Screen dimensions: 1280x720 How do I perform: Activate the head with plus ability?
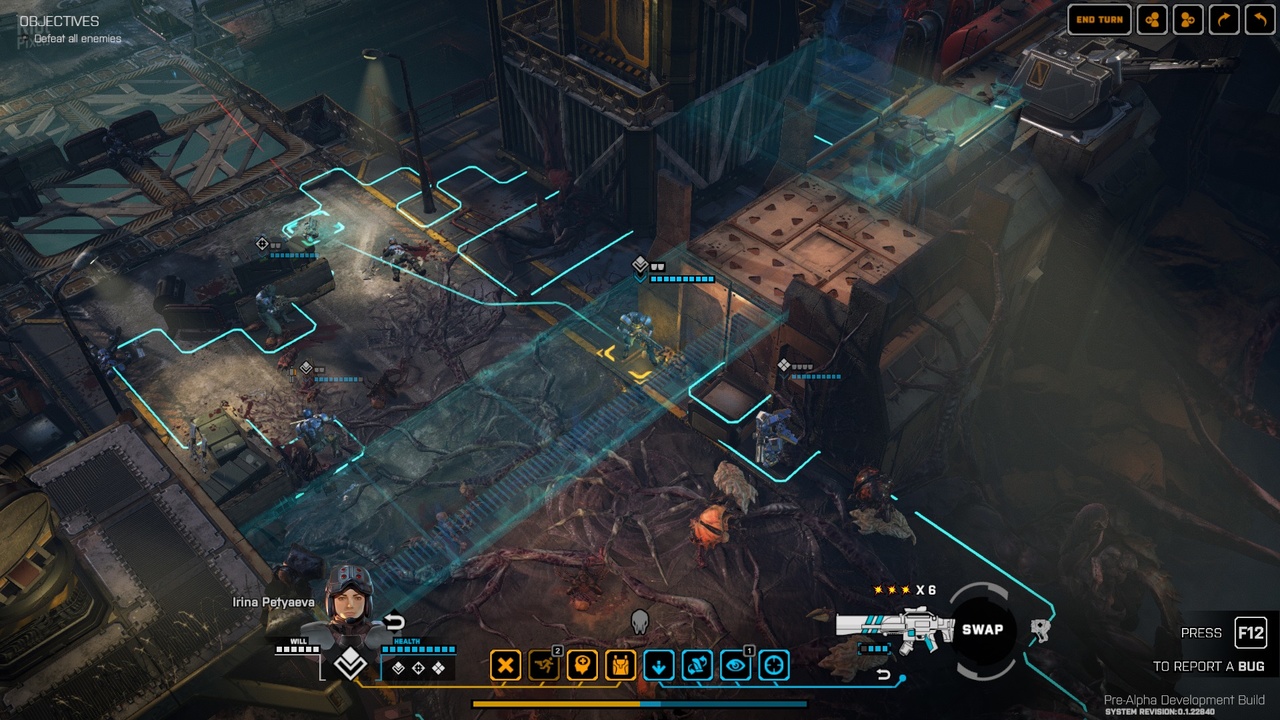click(x=582, y=665)
